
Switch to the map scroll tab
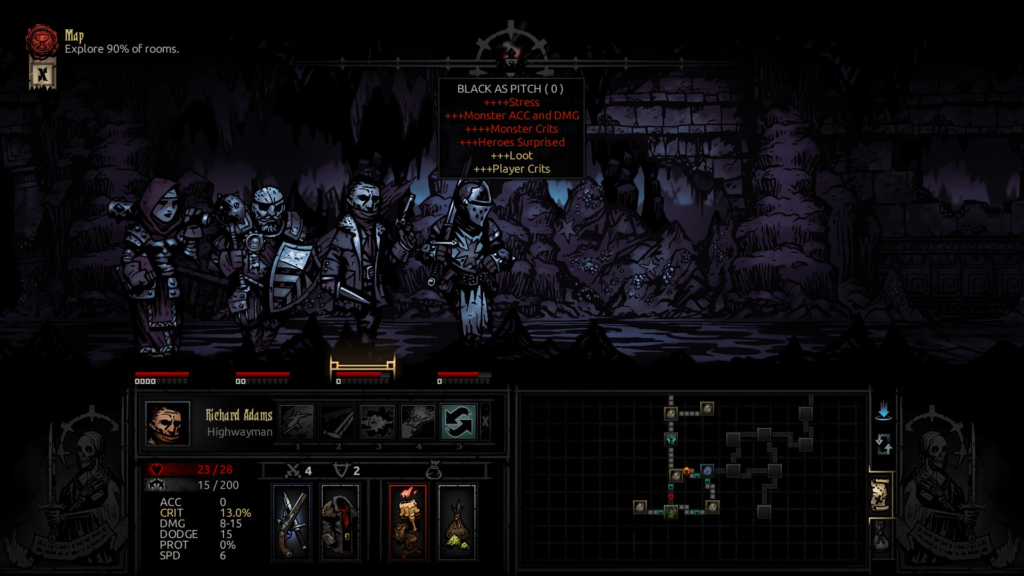point(881,496)
